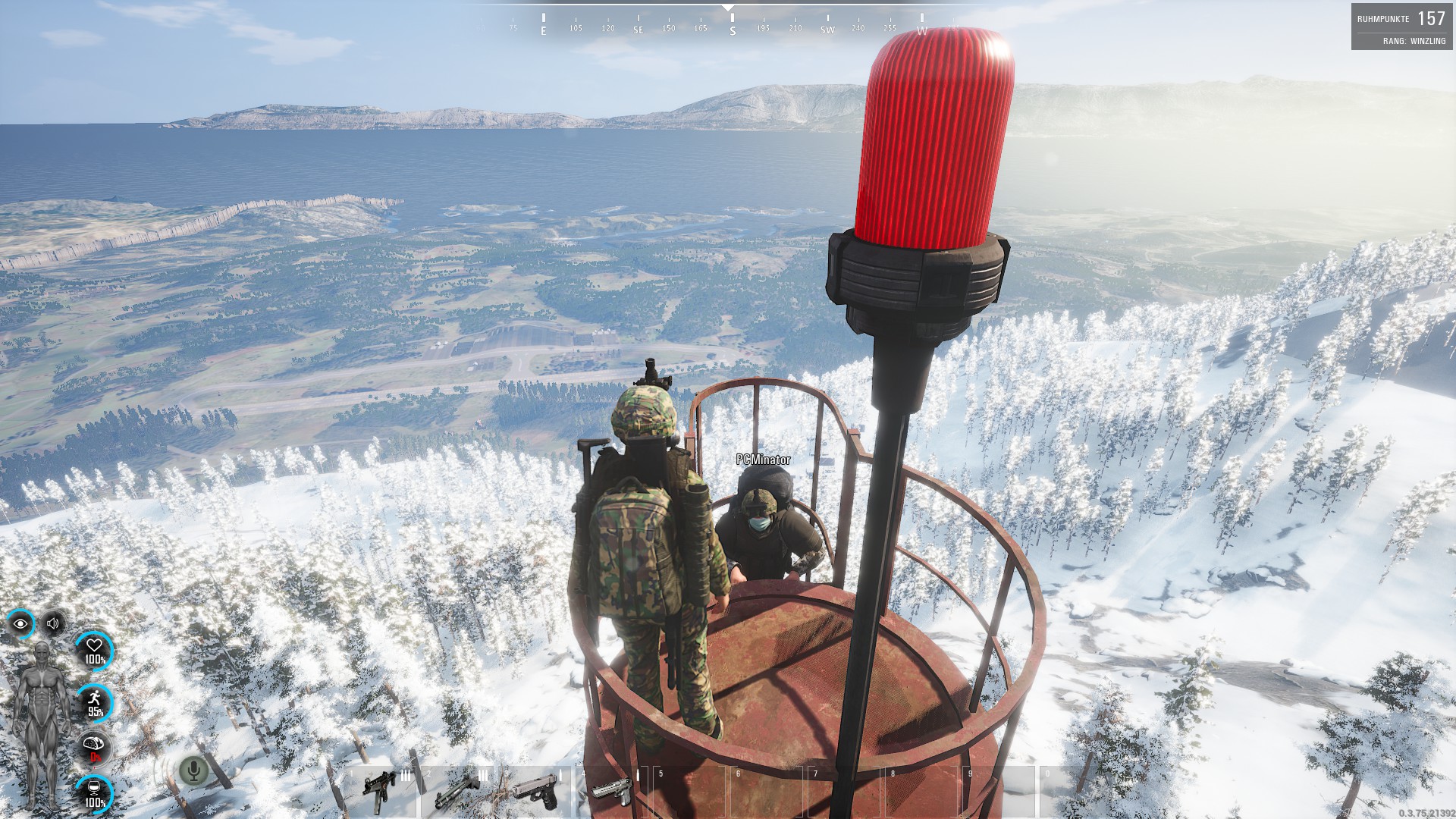The width and height of the screenshot is (1456, 819).
Task: Select the submachine gun in hotbar slot 1
Action: click(x=379, y=791)
